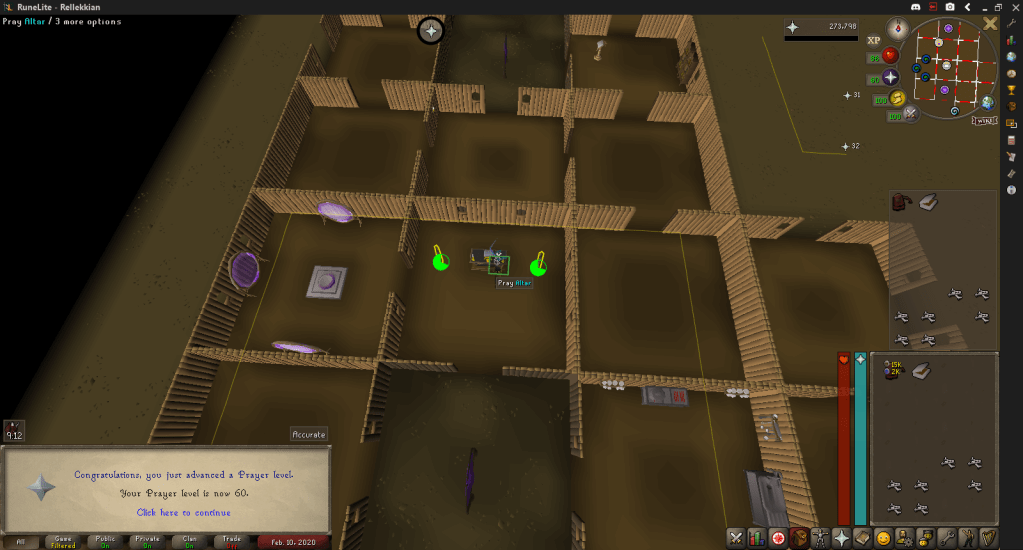Toggle the XP drops button

(x=873, y=40)
